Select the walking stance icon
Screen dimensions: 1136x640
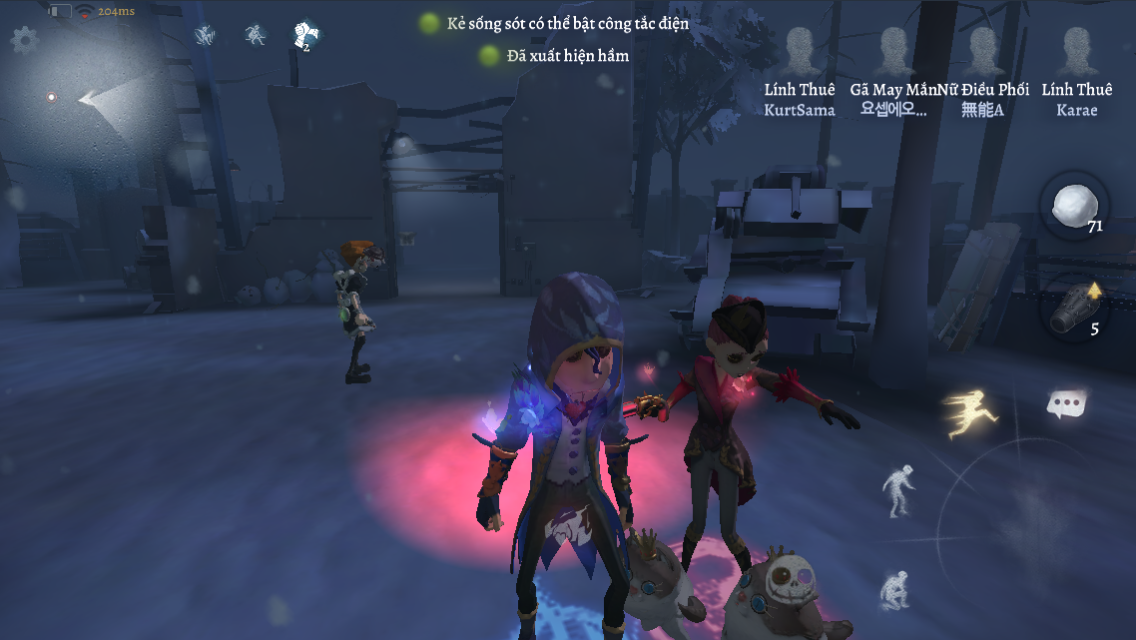(x=896, y=490)
